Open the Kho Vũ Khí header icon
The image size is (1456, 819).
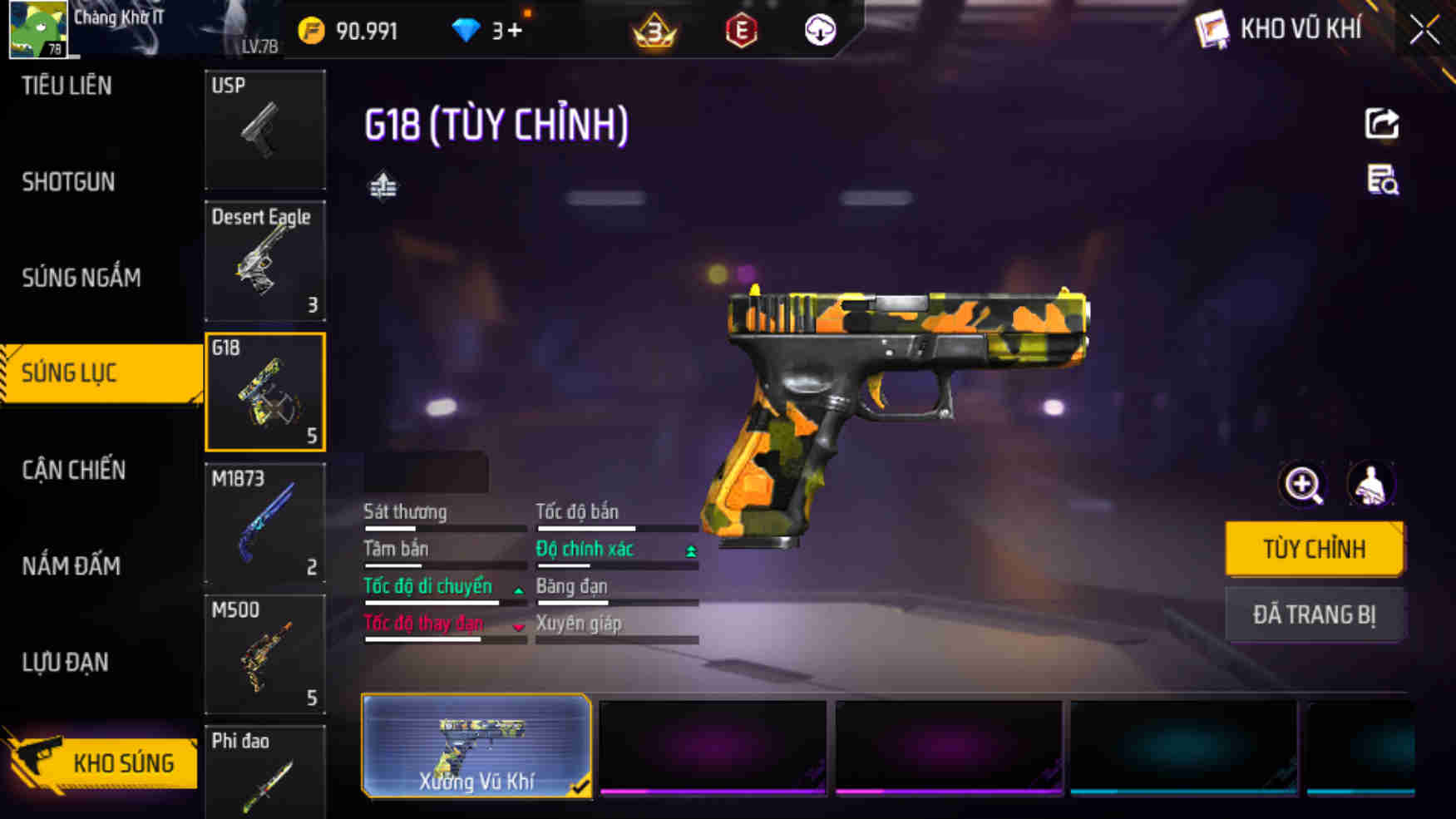pyautogui.click(x=1213, y=28)
